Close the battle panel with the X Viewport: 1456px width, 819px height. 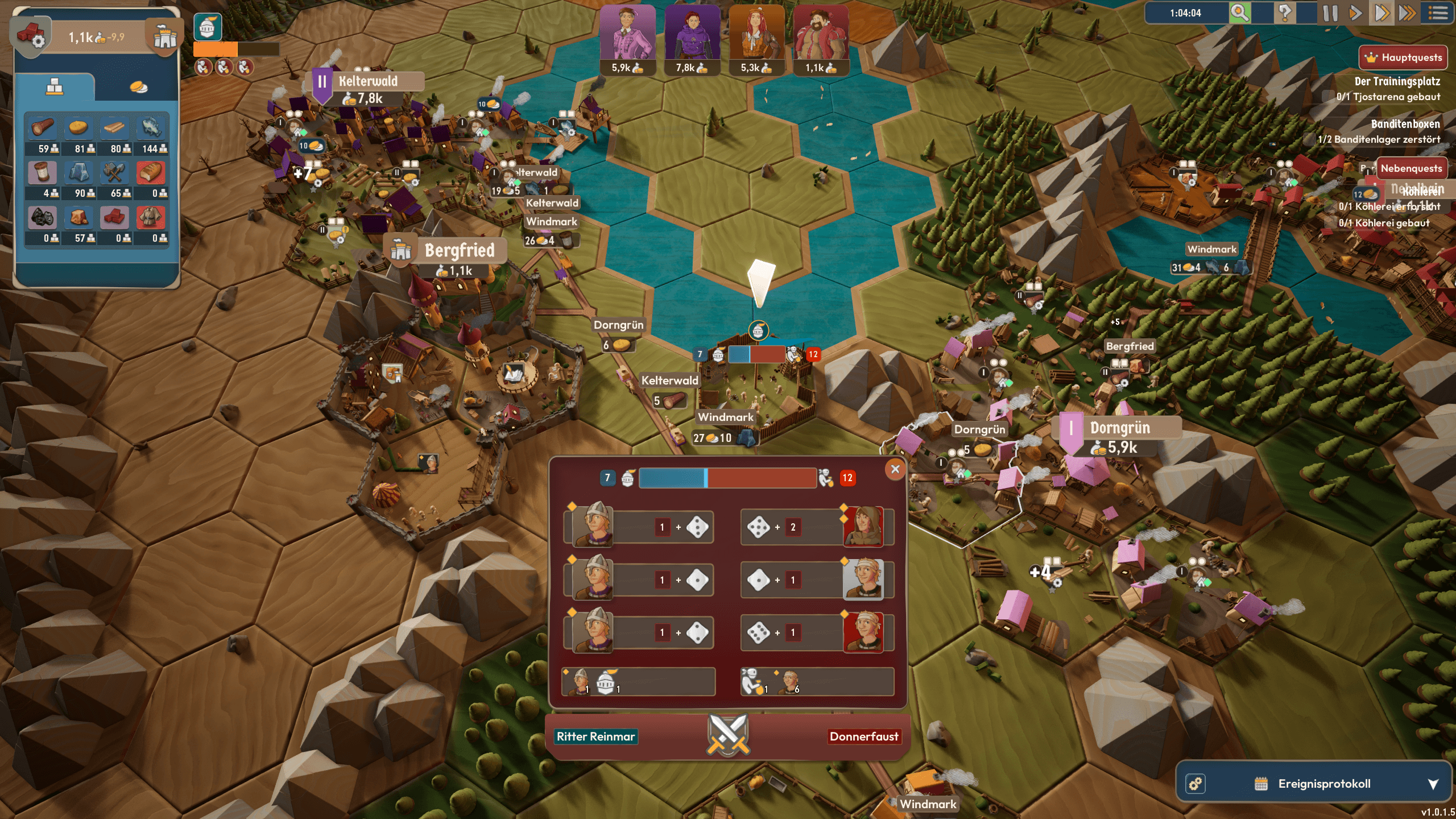(895, 469)
